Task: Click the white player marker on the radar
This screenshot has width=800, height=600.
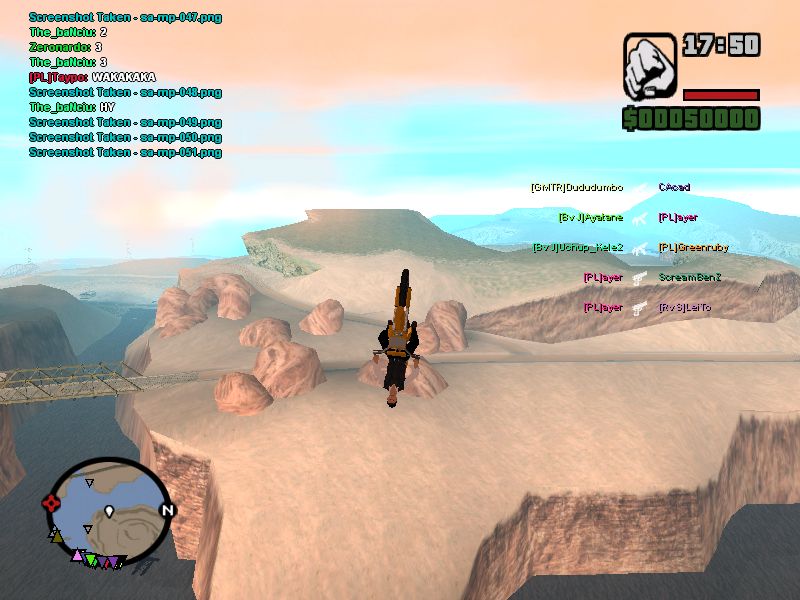Action: (109, 512)
